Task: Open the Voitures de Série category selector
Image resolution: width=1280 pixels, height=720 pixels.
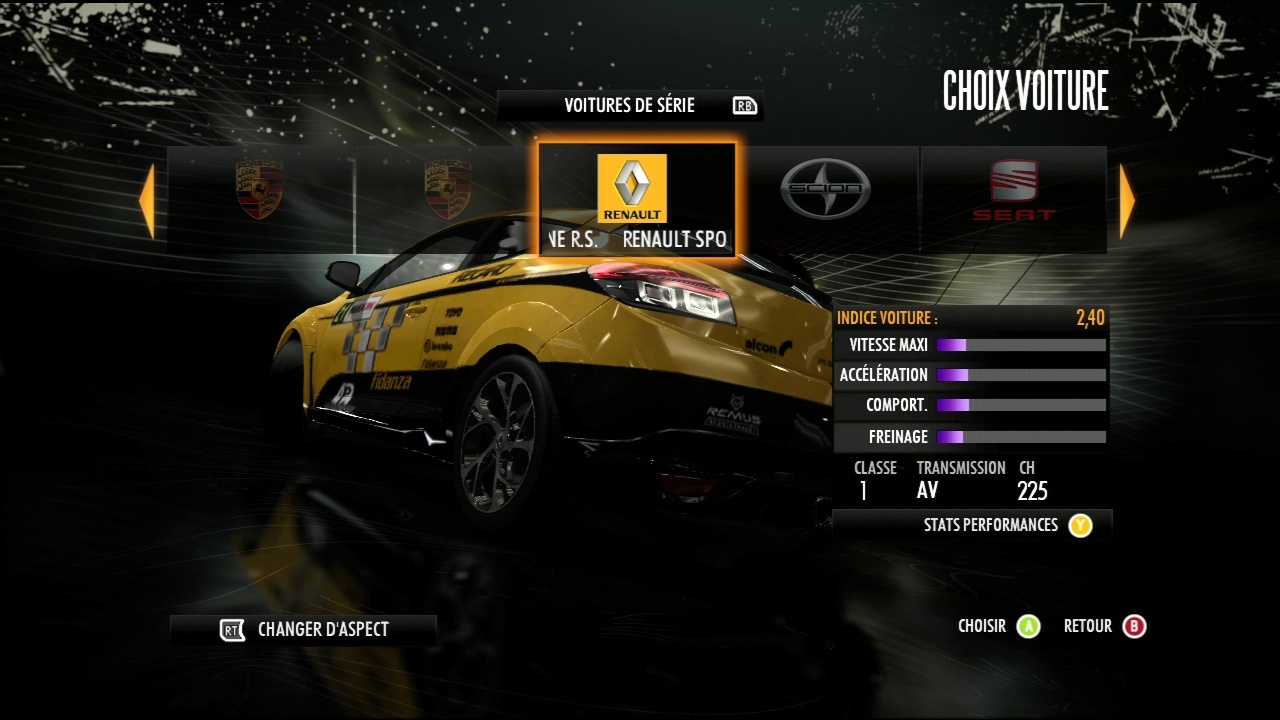Action: (x=630, y=106)
